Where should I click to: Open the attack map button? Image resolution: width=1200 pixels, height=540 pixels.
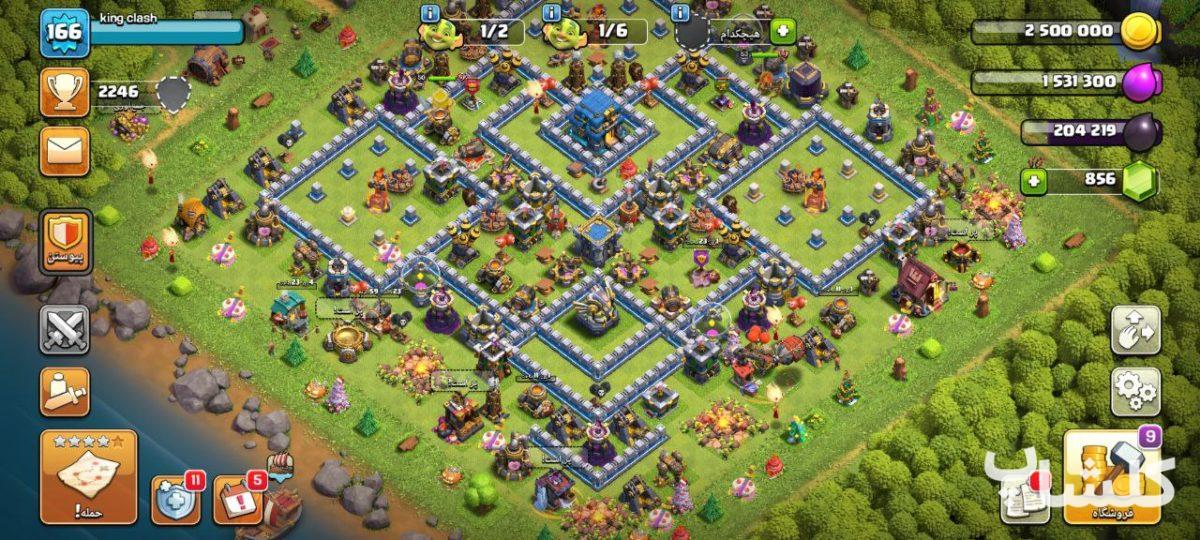(x=88, y=478)
